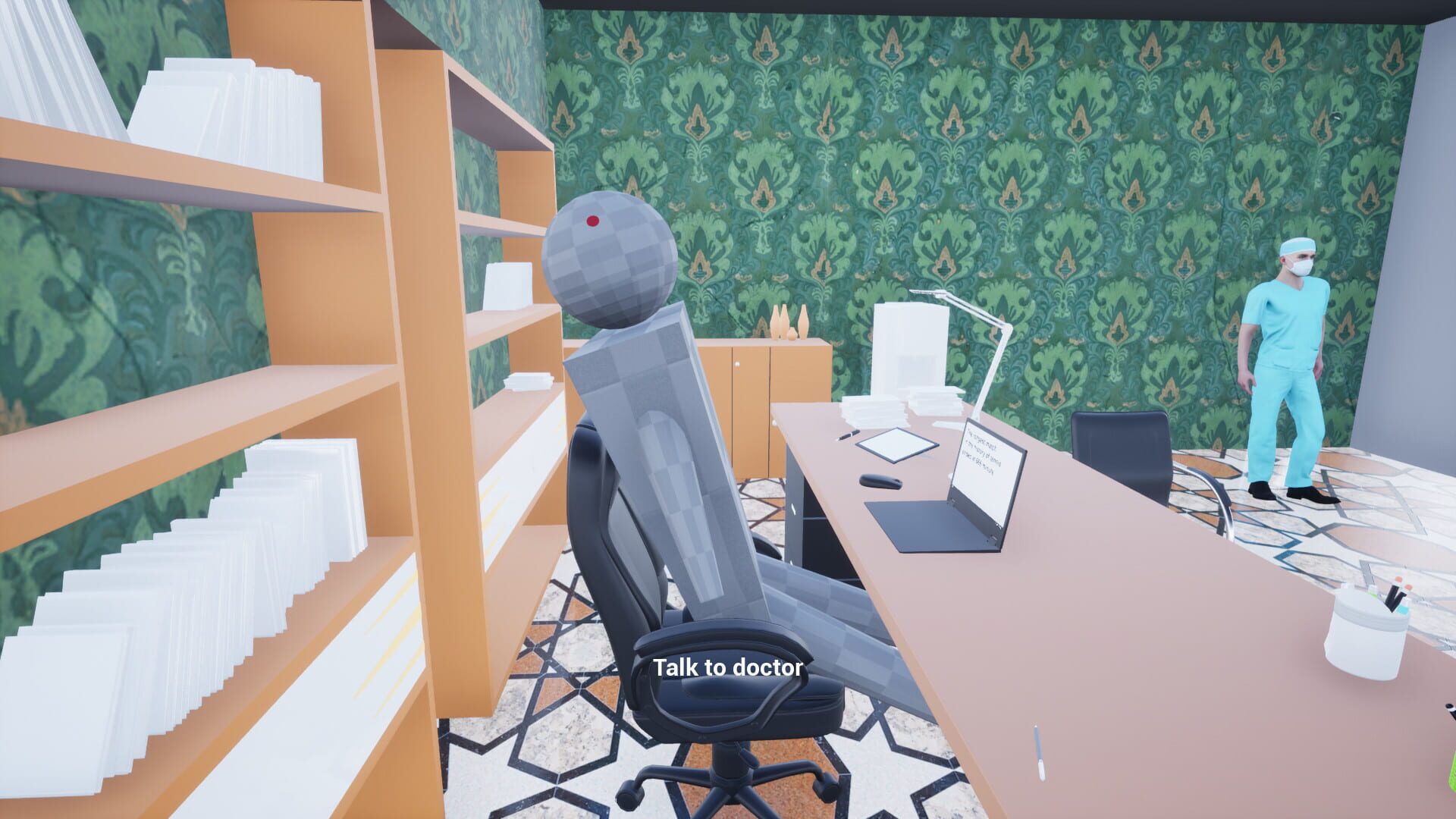The height and width of the screenshot is (819, 1456).
Task: Click the red dot on the mannequin head
Action: point(594,222)
